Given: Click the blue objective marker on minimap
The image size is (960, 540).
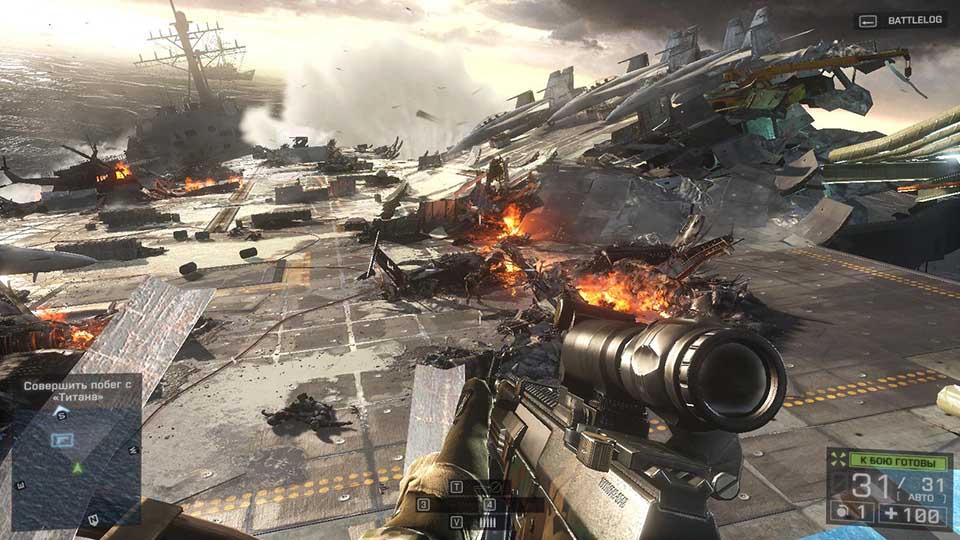Looking at the screenshot, I should click(x=62, y=439).
